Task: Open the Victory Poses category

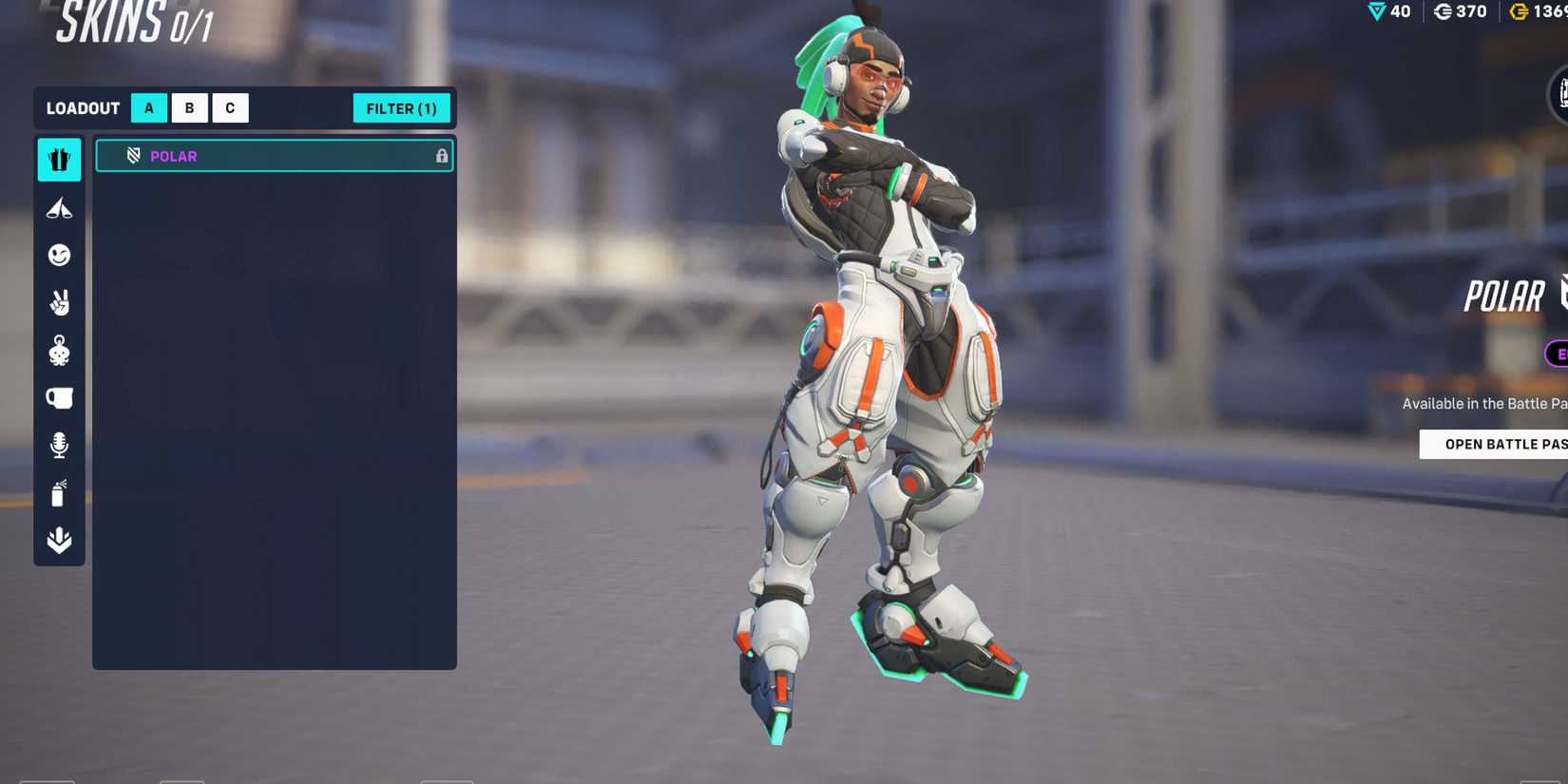Action: [x=59, y=207]
